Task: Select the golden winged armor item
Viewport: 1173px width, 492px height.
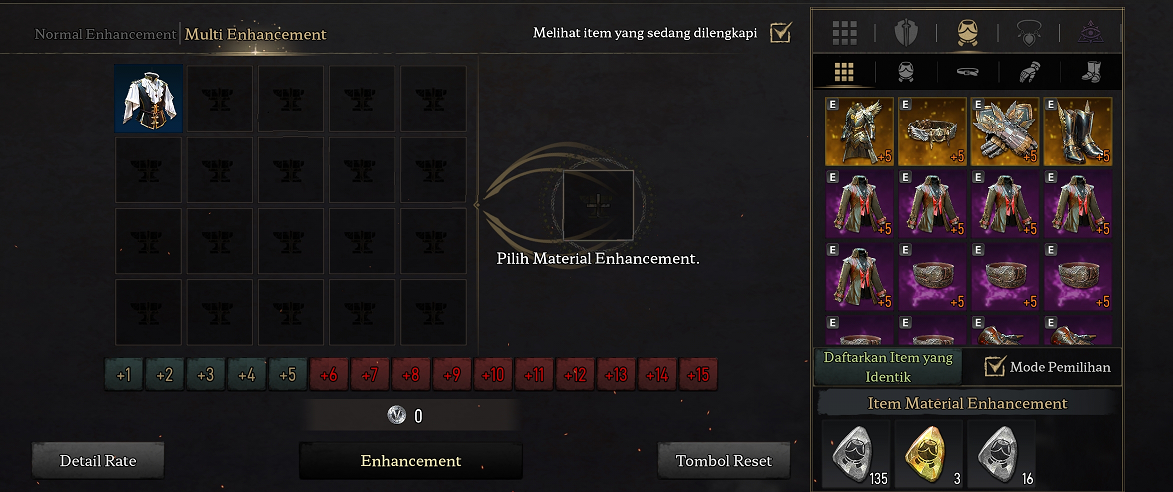Action: click(x=859, y=131)
